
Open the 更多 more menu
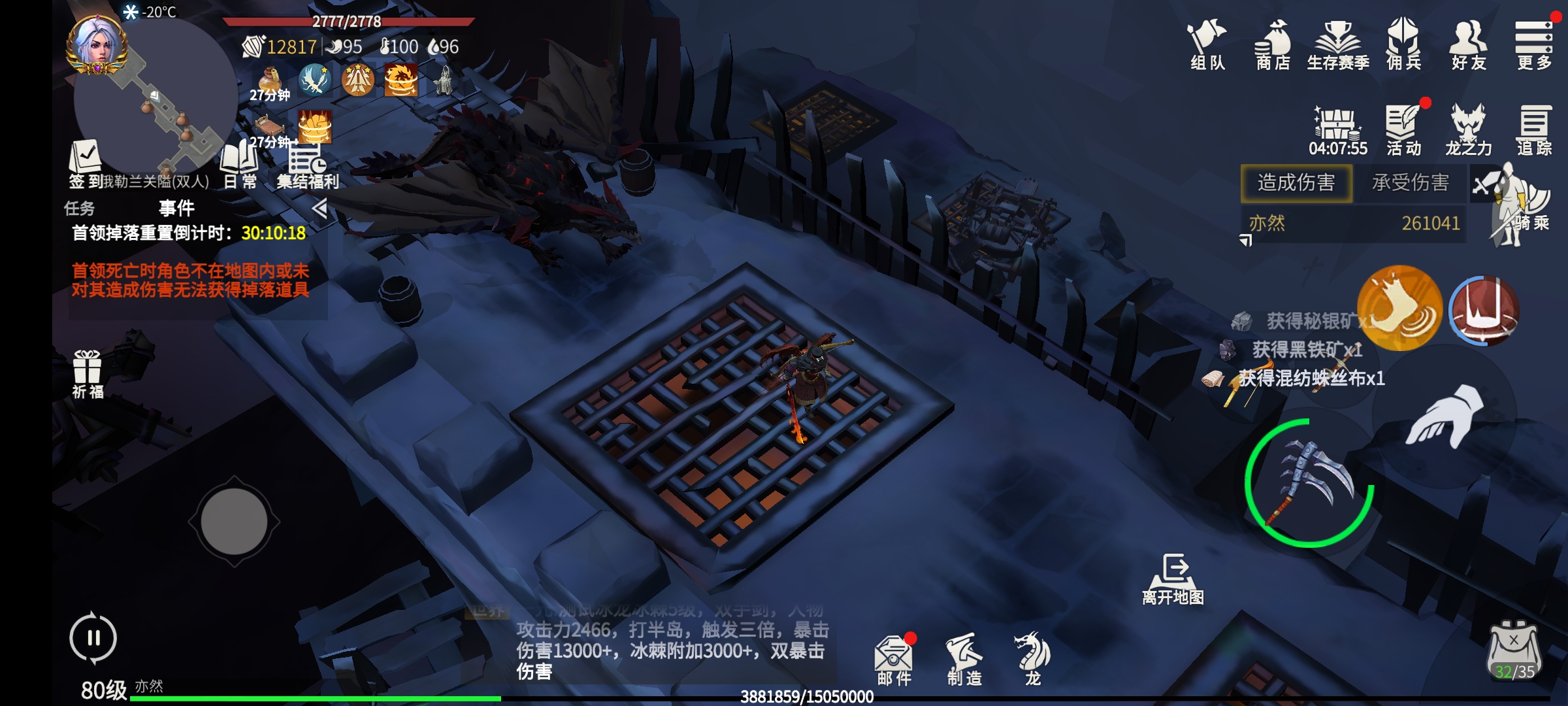tap(1533, 43)
